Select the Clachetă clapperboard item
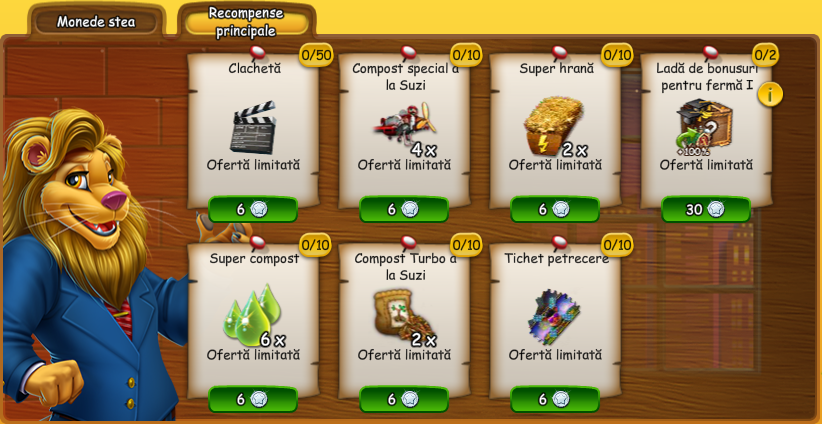822x424 pixels. pyautogui.click(x=252, y=127)
